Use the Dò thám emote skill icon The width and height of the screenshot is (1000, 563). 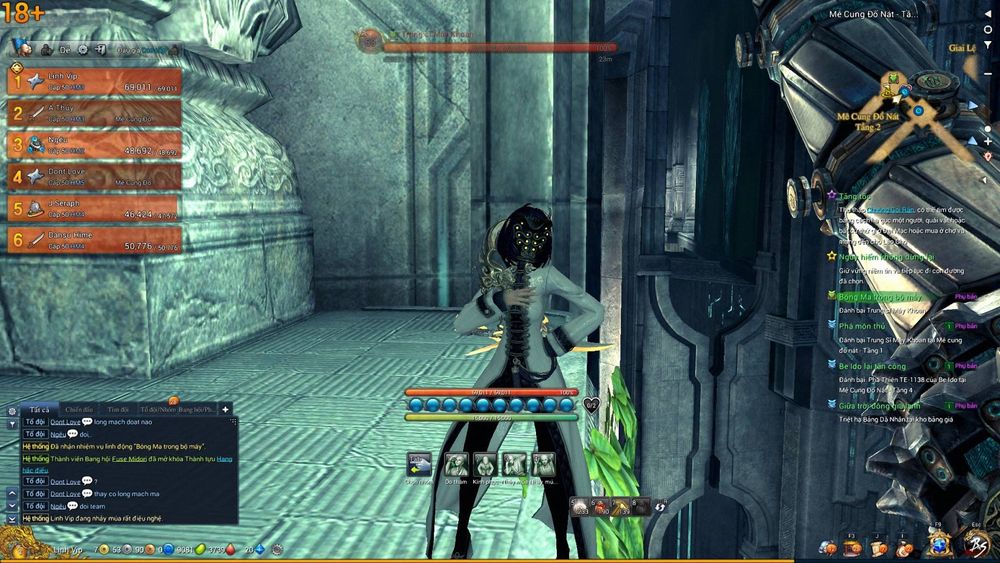pos(456,464)
